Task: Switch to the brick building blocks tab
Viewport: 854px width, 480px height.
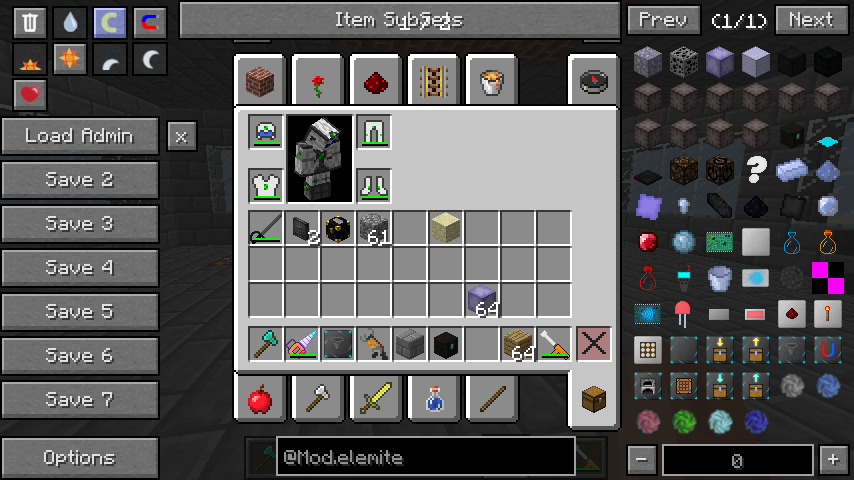Action: (260, 80)
